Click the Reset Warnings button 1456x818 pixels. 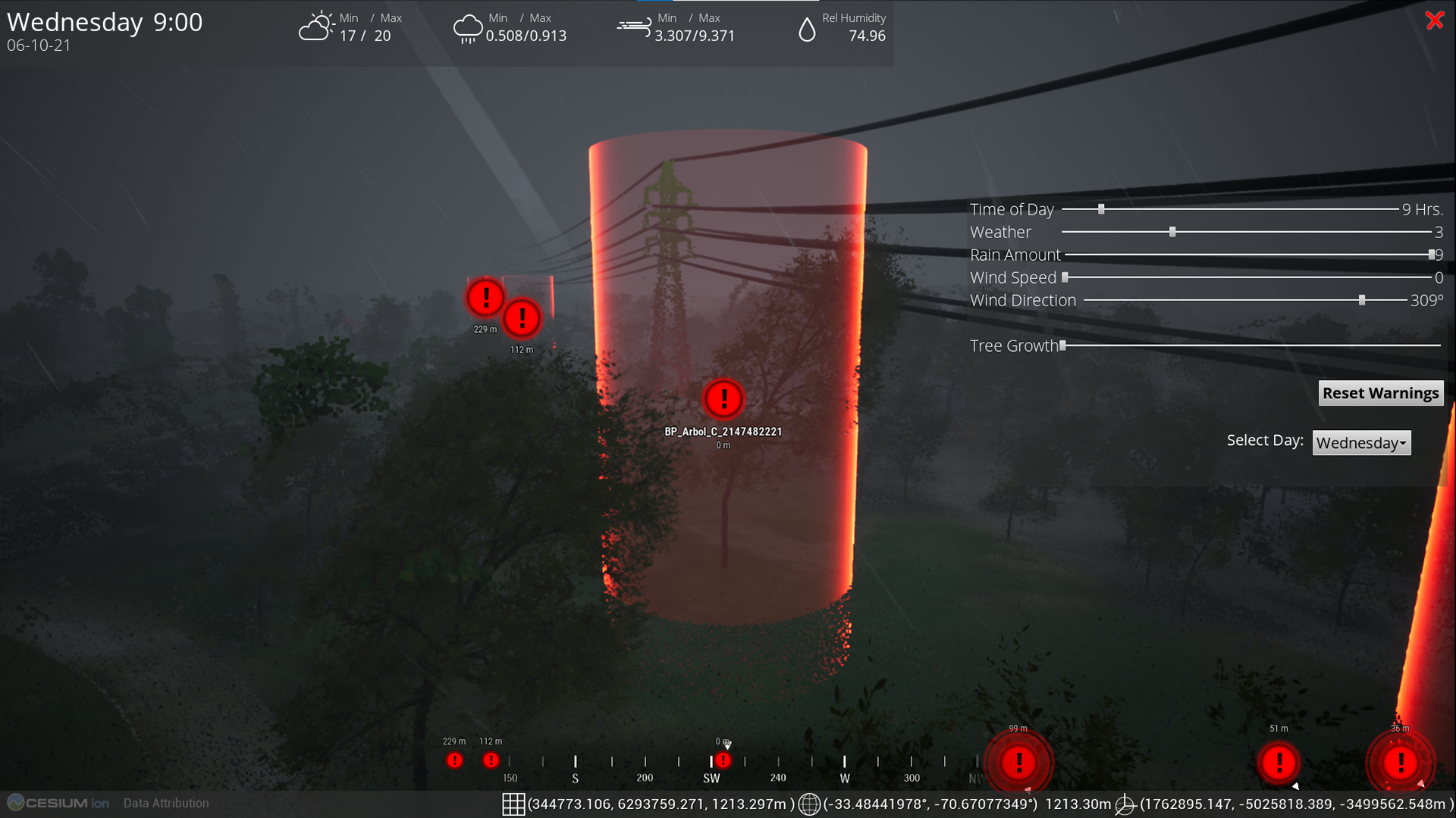pos(1380,393)
